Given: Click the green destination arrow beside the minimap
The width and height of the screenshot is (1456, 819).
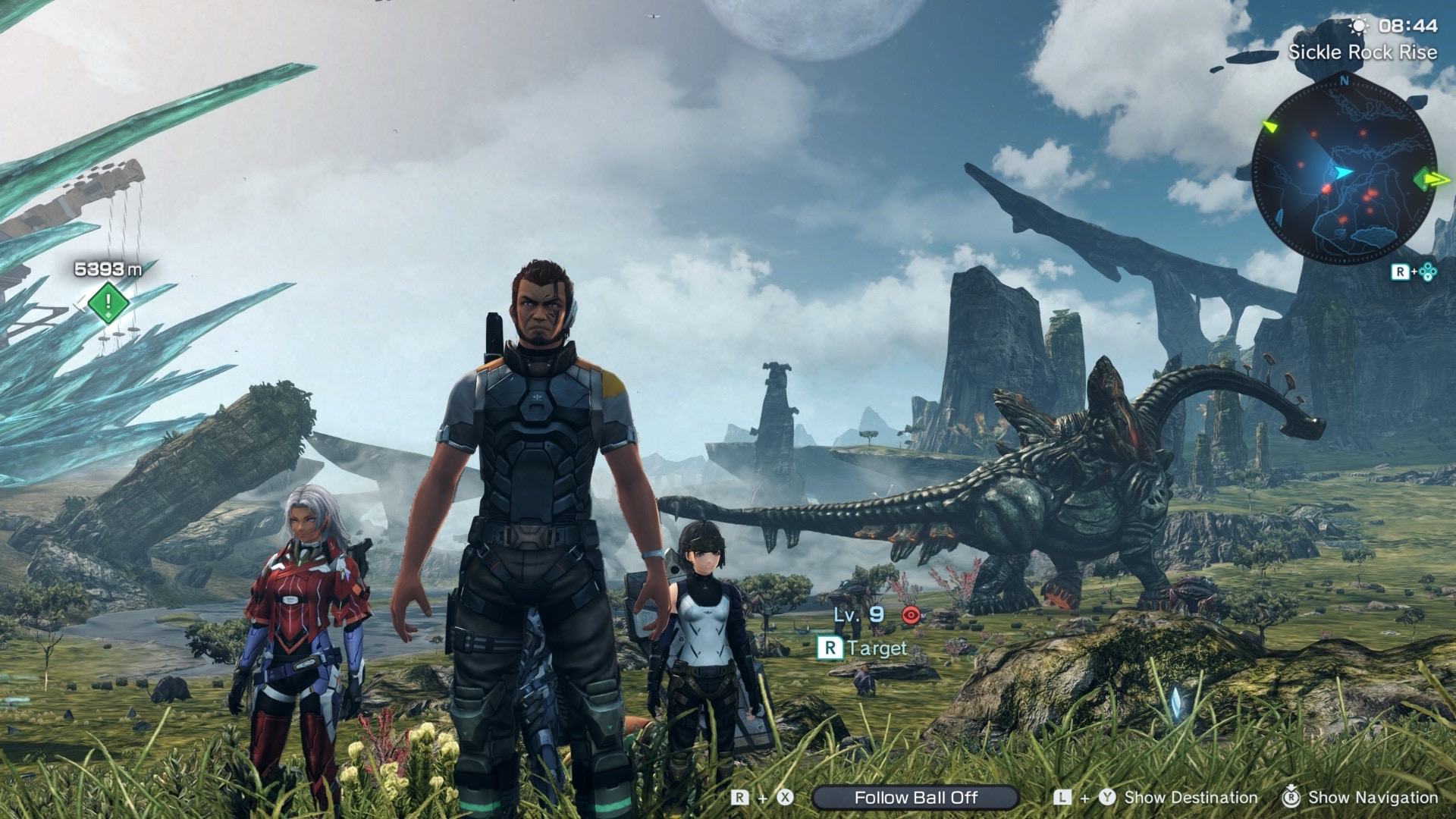Looking at the screenshot, I should point(1430,179).
